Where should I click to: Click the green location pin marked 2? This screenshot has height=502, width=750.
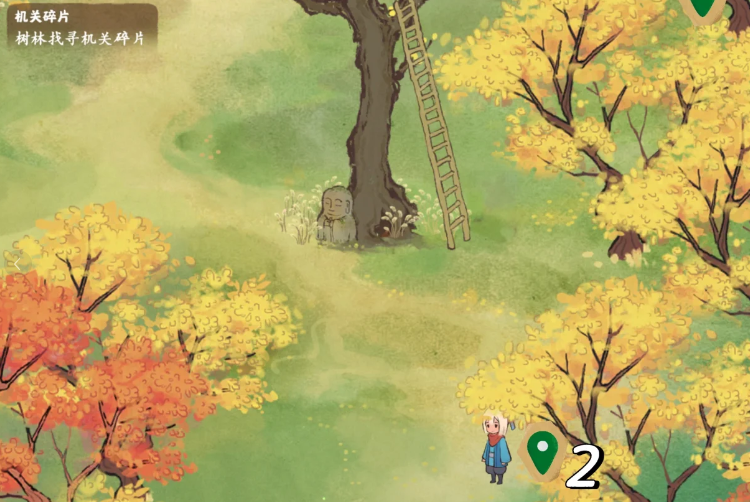coord(541,453)
